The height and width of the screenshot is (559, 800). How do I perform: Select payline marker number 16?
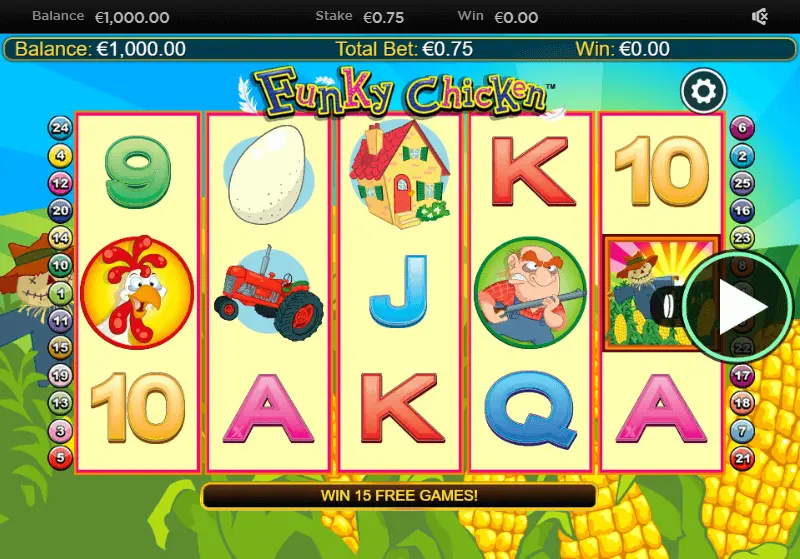(741, 210)
